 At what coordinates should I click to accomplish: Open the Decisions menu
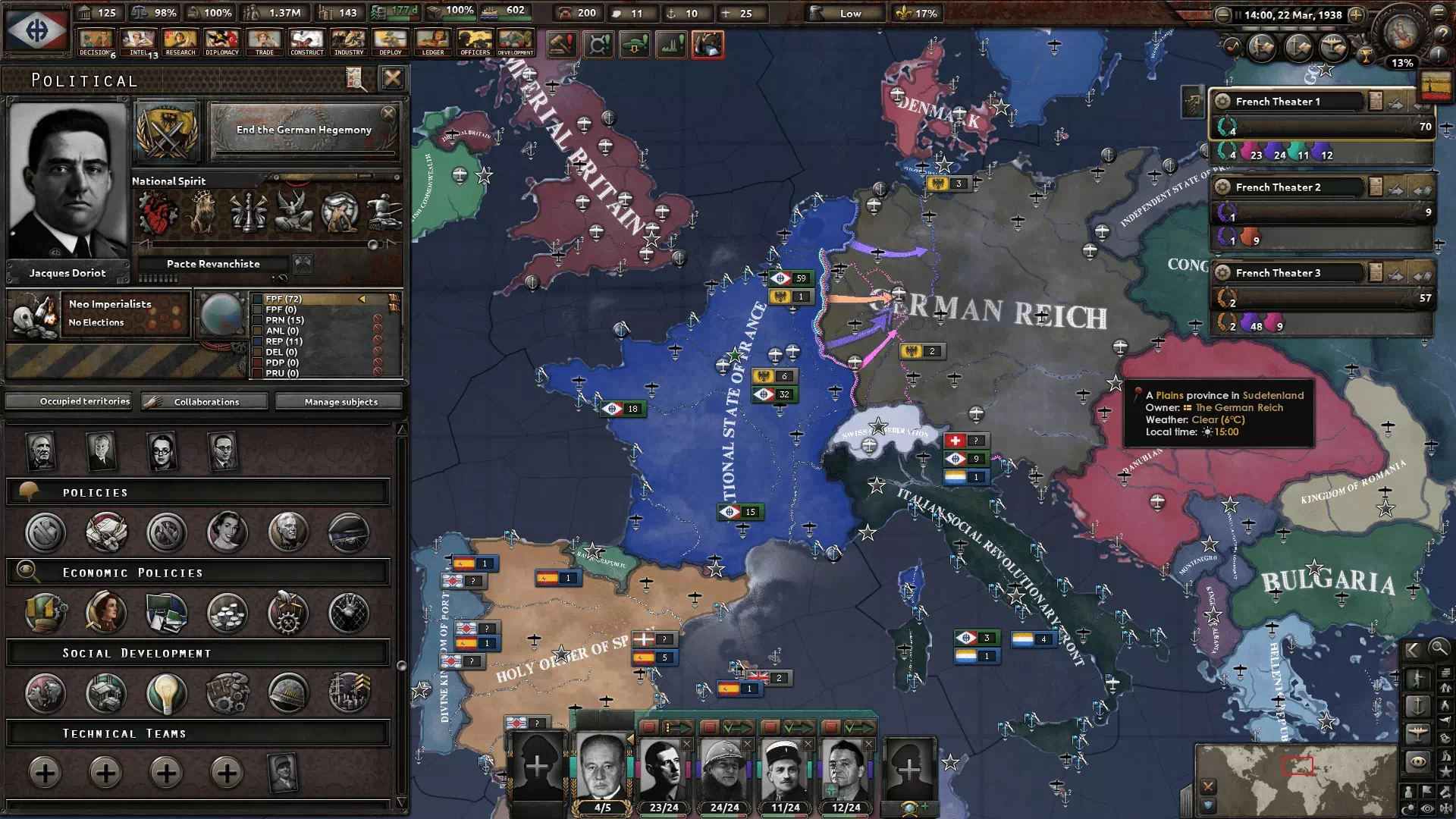click(x=96, y=42)
